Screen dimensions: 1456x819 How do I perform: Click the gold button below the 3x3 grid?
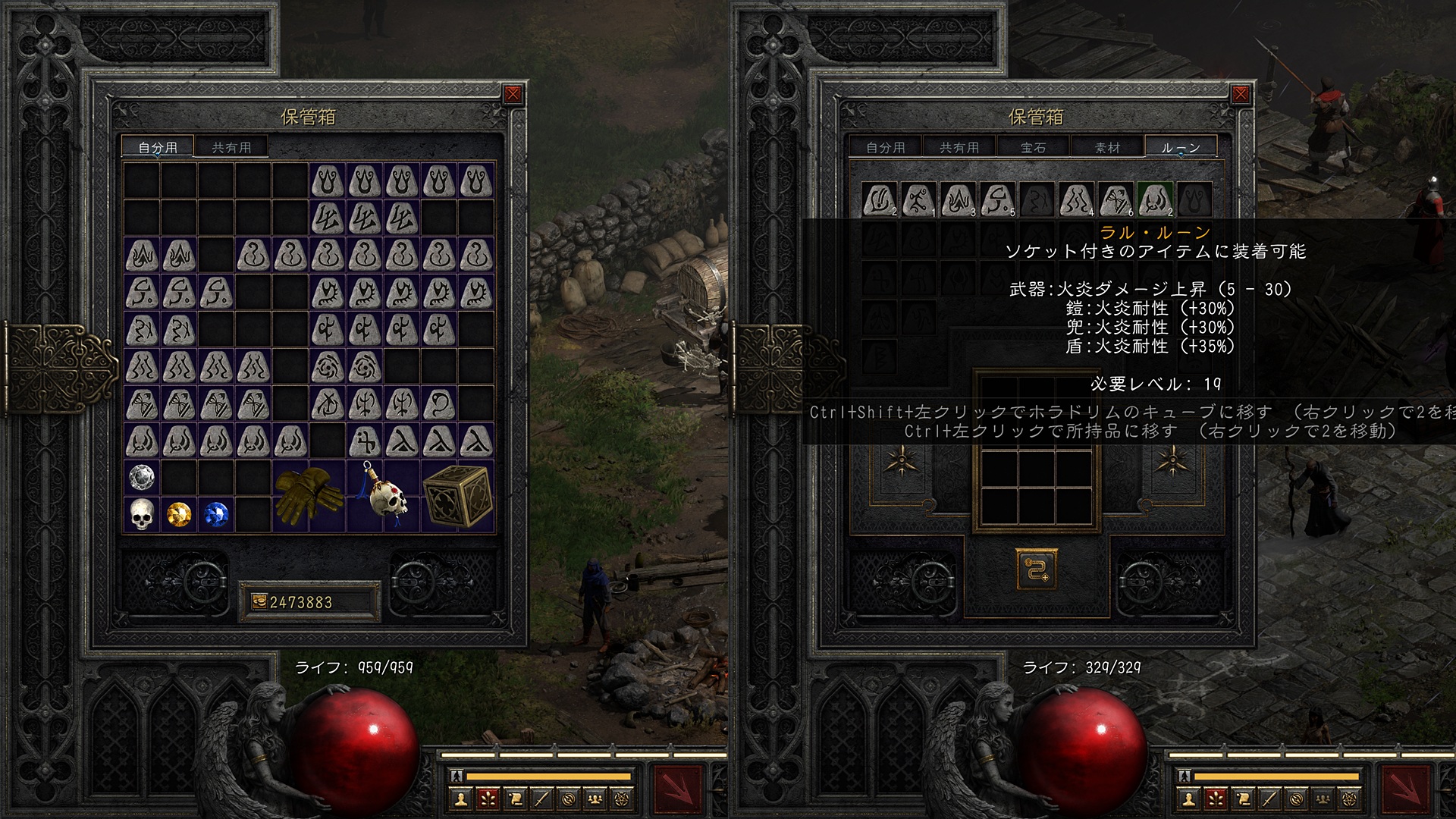(1036, 569)
